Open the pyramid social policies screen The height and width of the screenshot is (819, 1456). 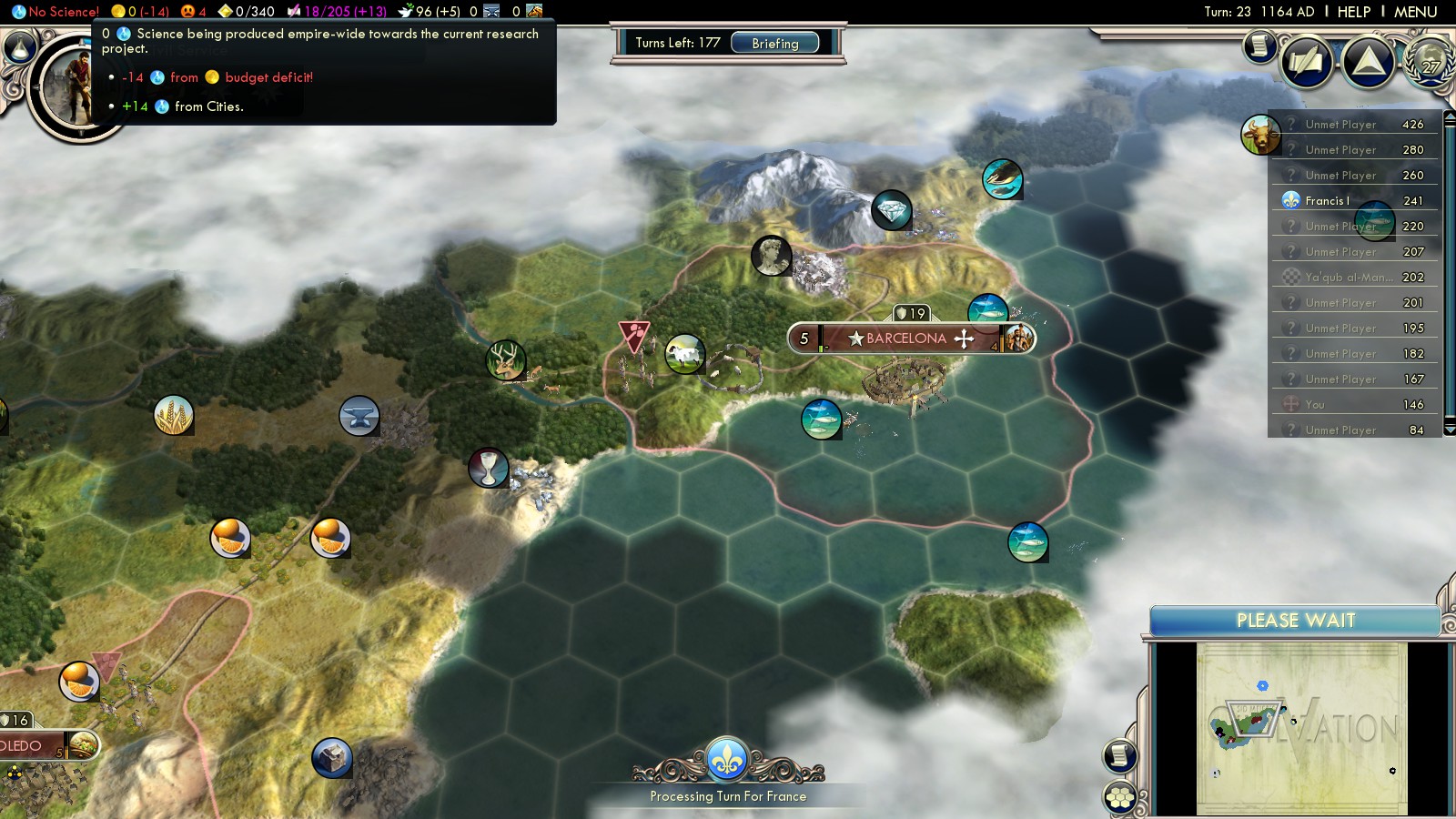(1369, 62)
